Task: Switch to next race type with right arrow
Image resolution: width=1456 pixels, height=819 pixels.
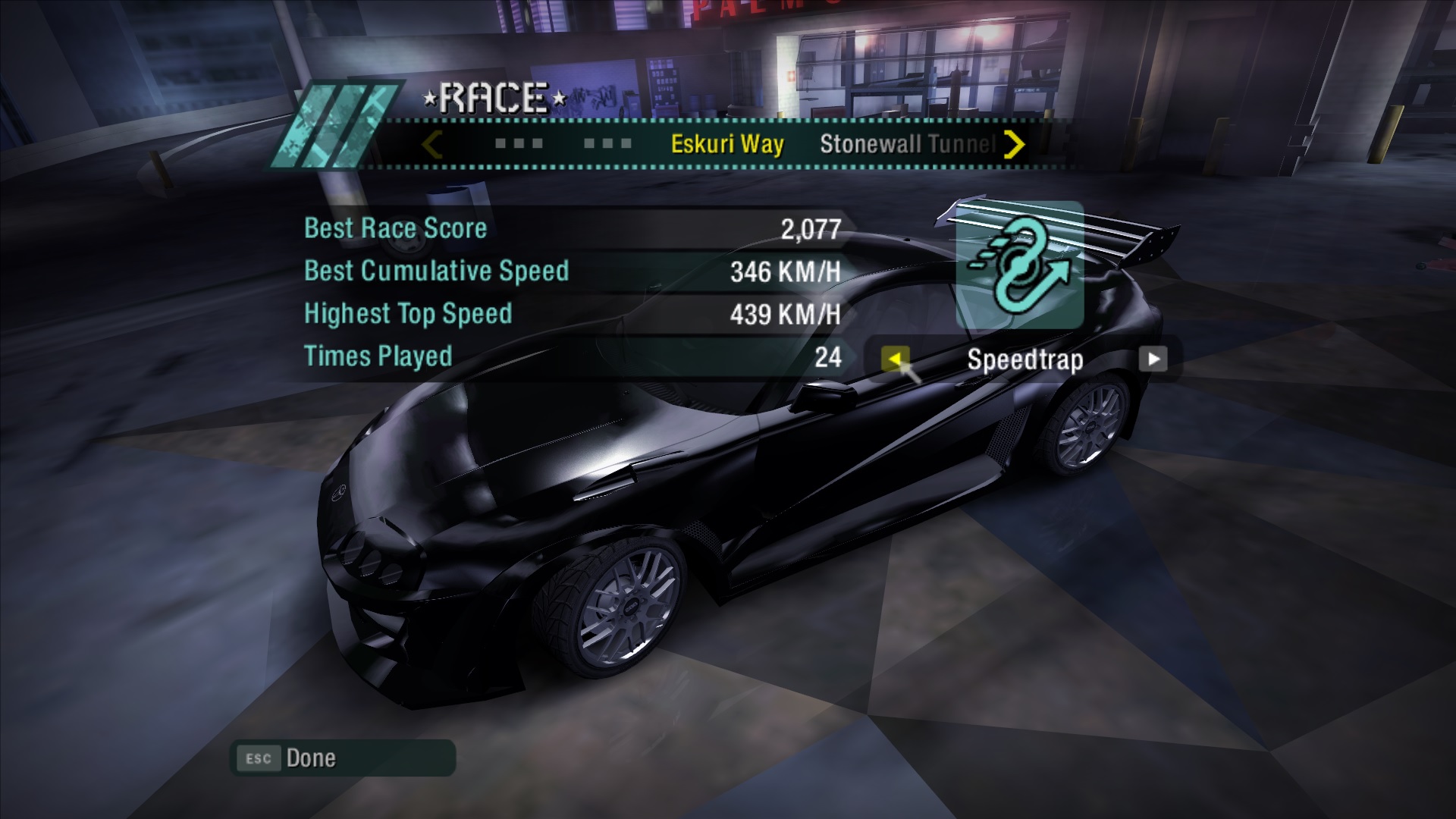Action: [x=1153, y=359]
